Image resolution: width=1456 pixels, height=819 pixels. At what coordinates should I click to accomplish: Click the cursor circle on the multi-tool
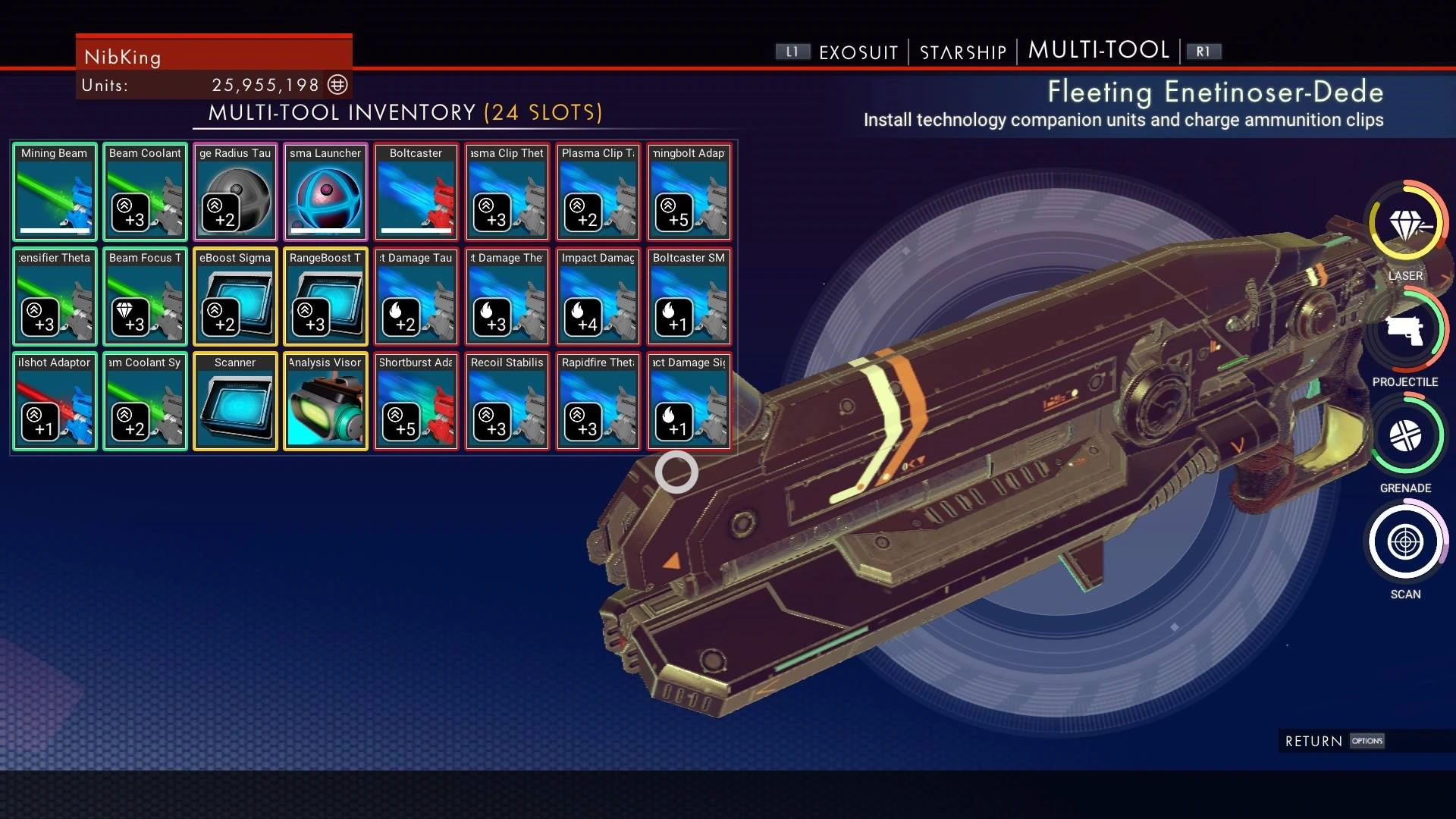677,472
